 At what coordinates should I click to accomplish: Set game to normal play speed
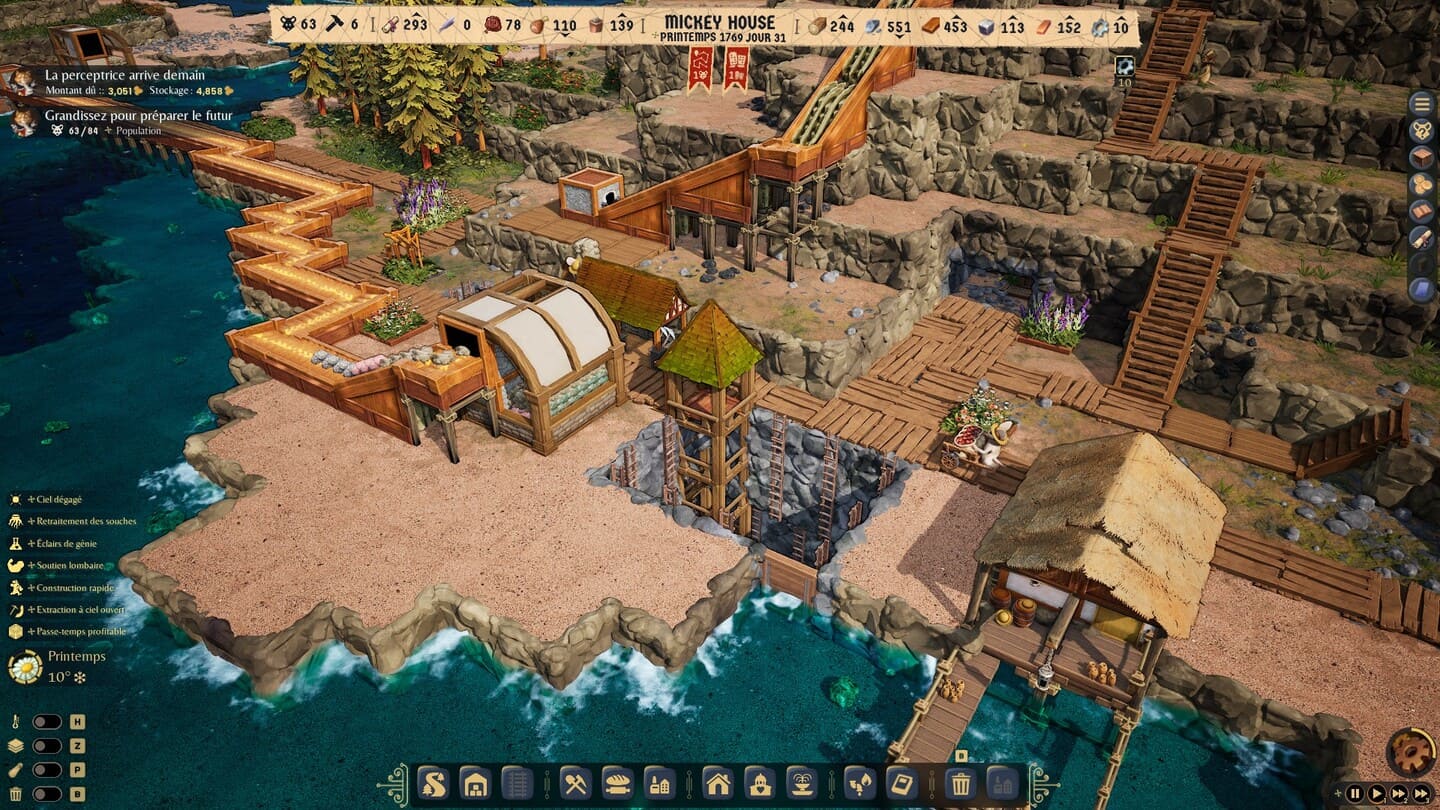(1377, 794)
